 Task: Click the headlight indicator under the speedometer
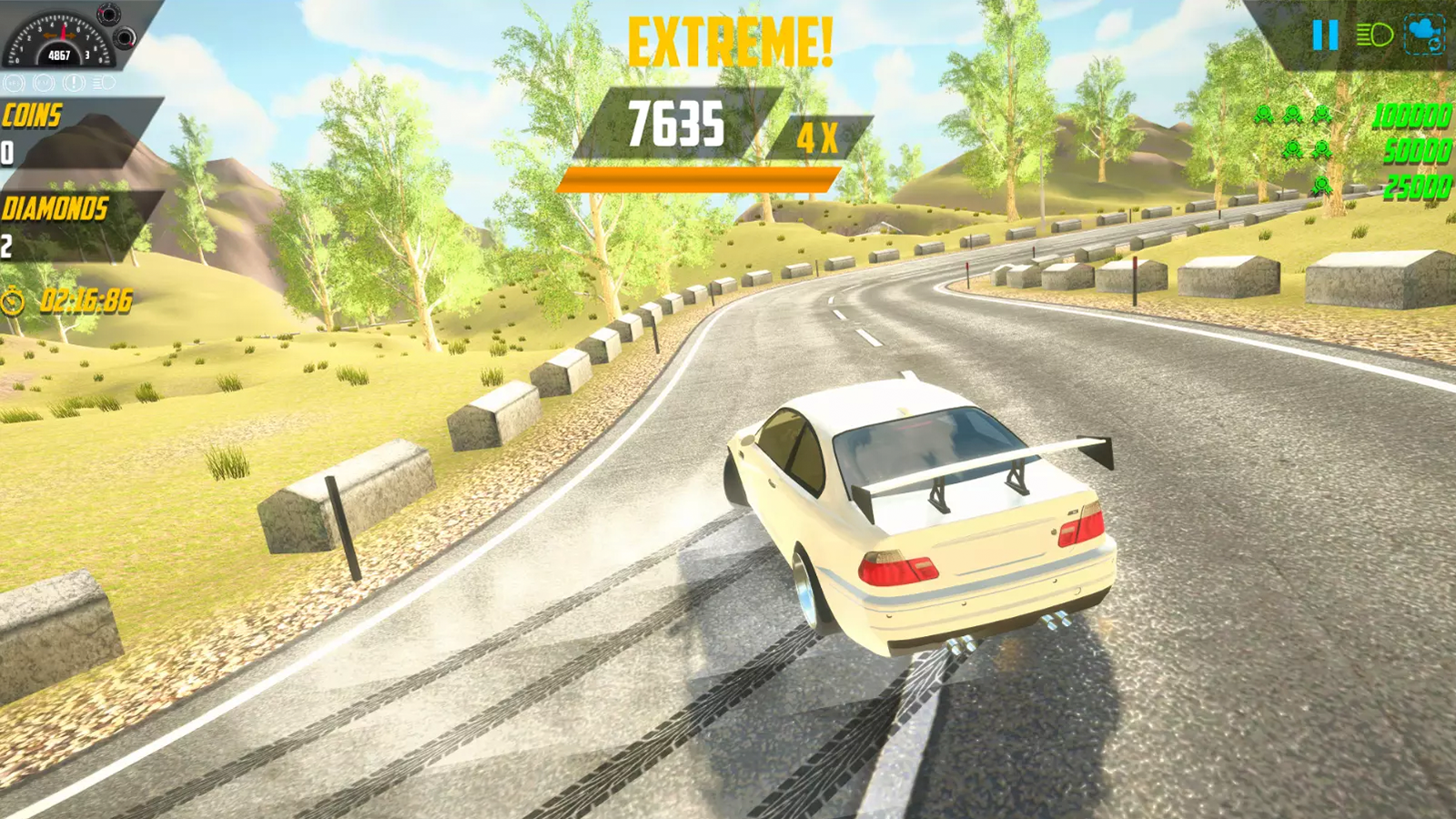[x=102, y=84]
